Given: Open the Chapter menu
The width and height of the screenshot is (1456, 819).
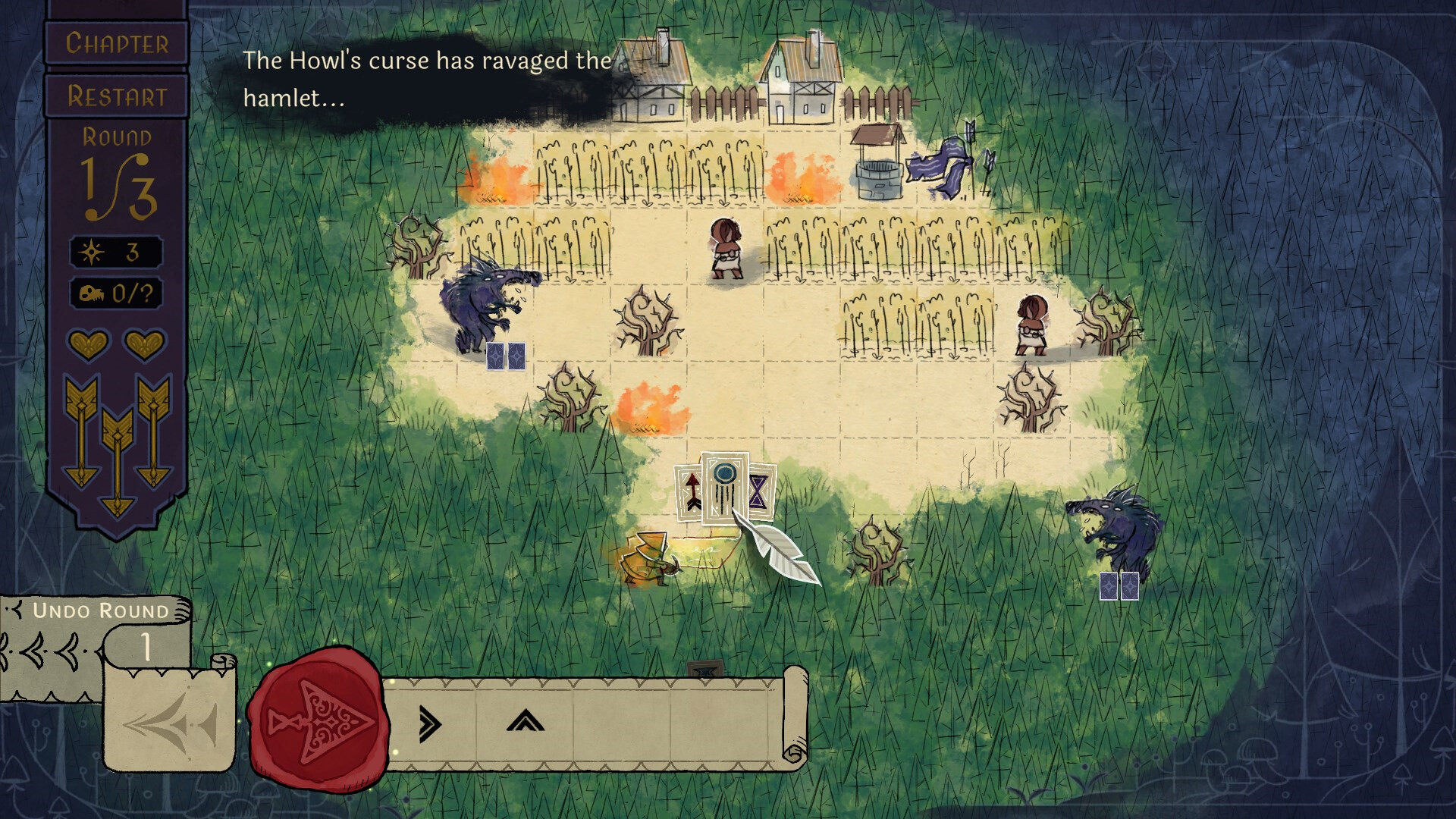Looking at the screenshot, I should point(116,43).
